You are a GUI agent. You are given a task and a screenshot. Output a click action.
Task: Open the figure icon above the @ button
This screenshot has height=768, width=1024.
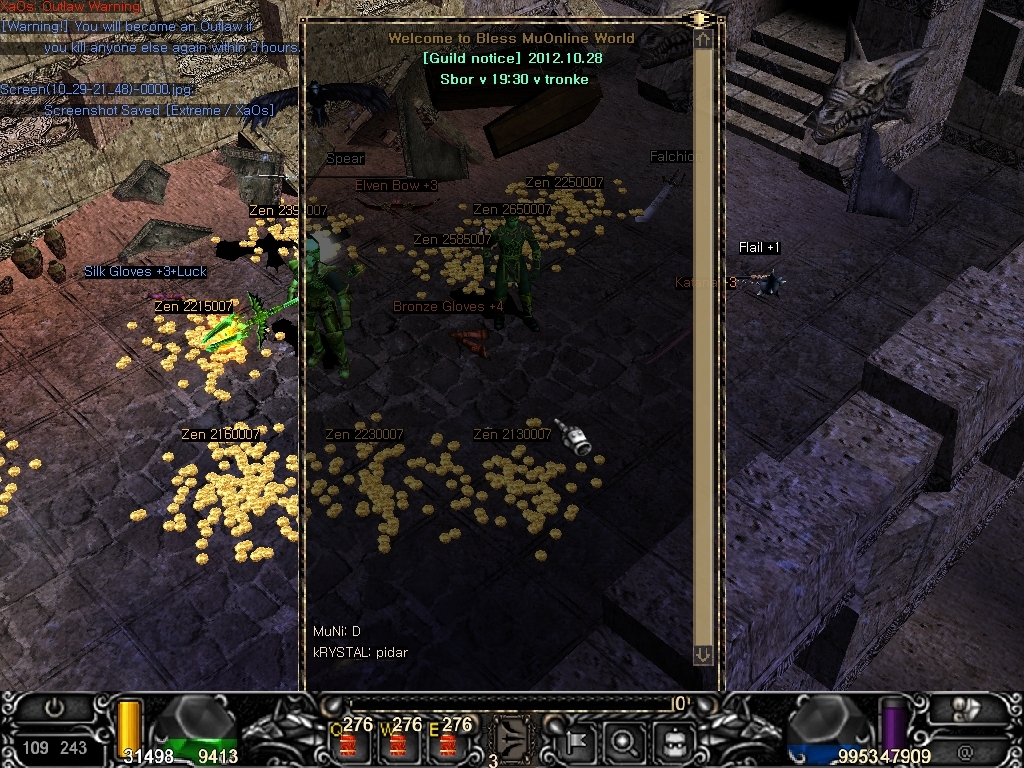tap(966, 708)
